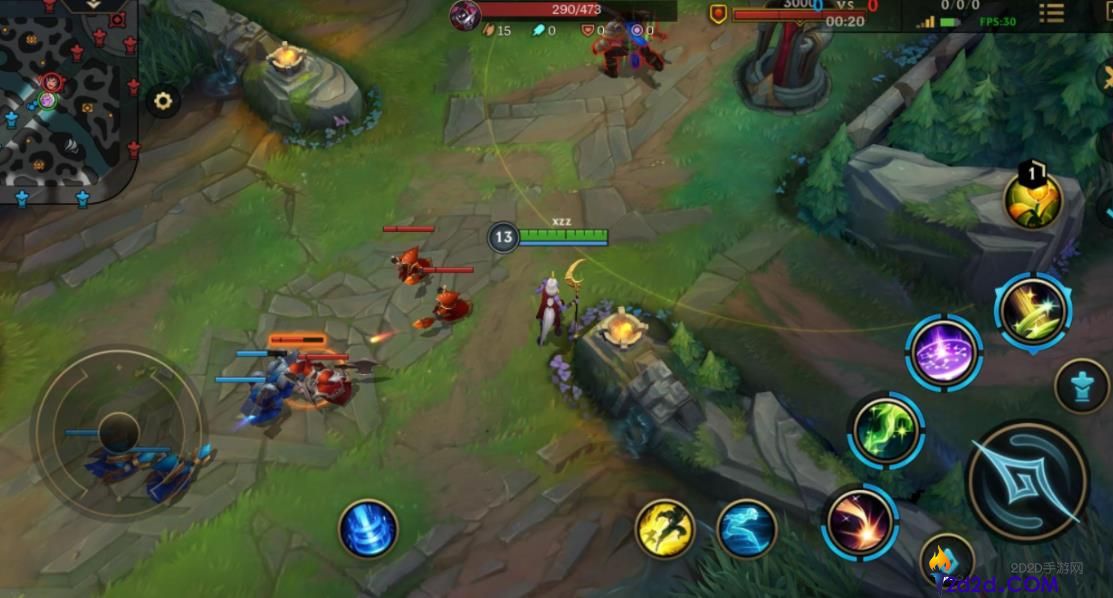The image size is (1113, 598).
Task: Open the scoreboard list icon
Action: 1051,12
